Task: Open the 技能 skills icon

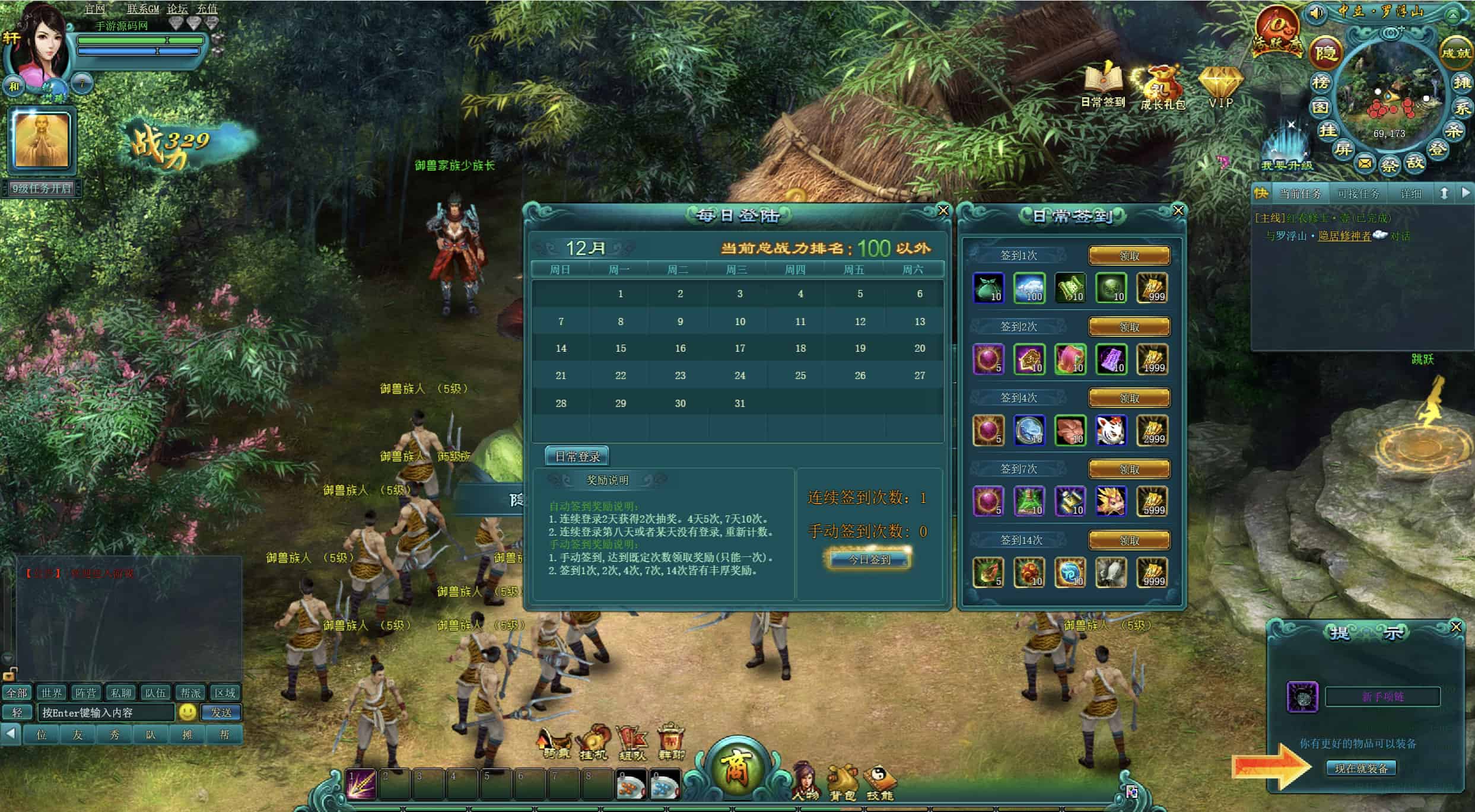Action: [x=879, y=782]
